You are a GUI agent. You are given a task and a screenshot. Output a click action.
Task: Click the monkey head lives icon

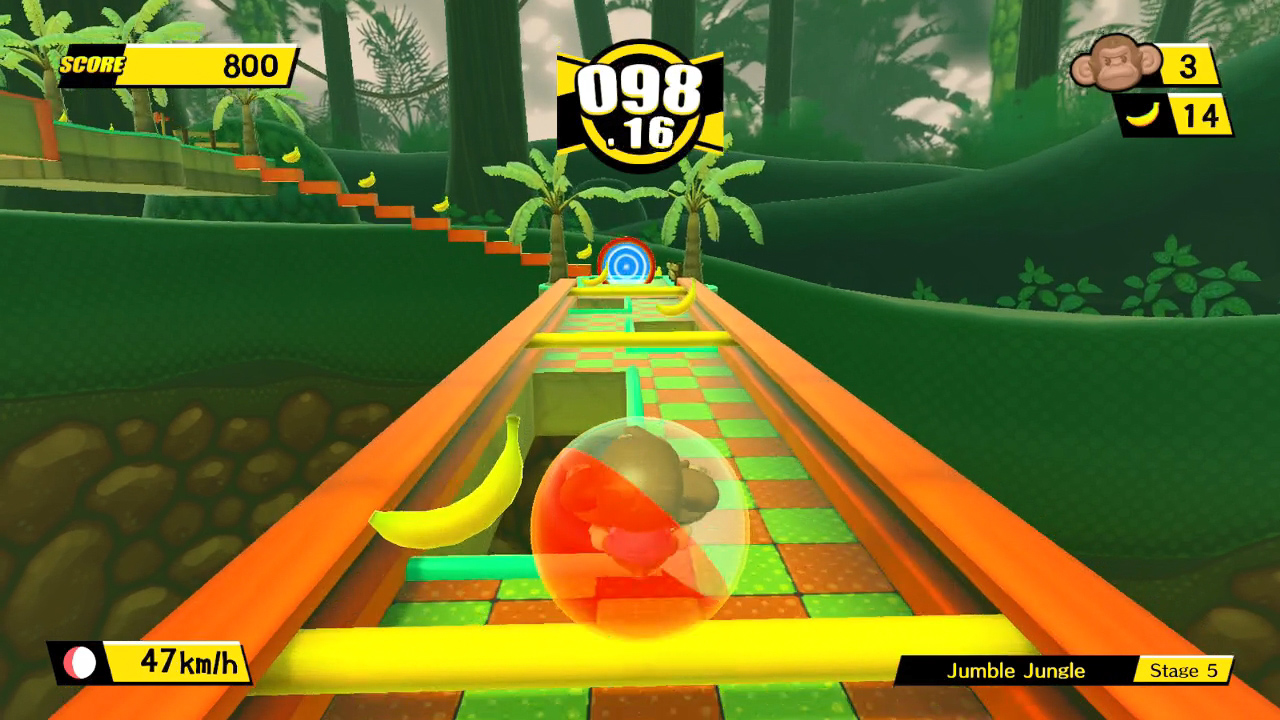point(1114,61)
